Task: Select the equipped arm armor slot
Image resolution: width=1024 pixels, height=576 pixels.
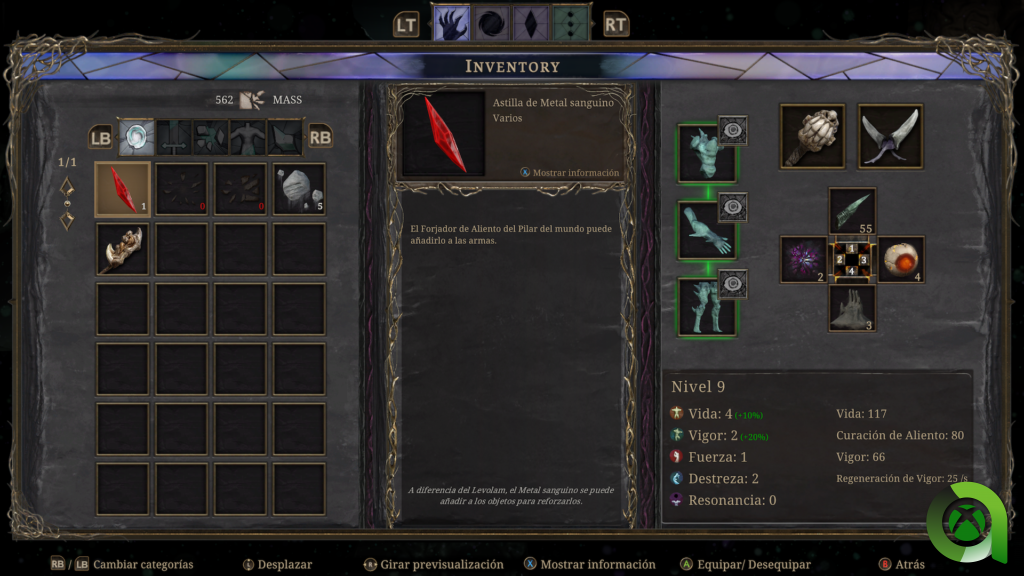Action: 706,230
